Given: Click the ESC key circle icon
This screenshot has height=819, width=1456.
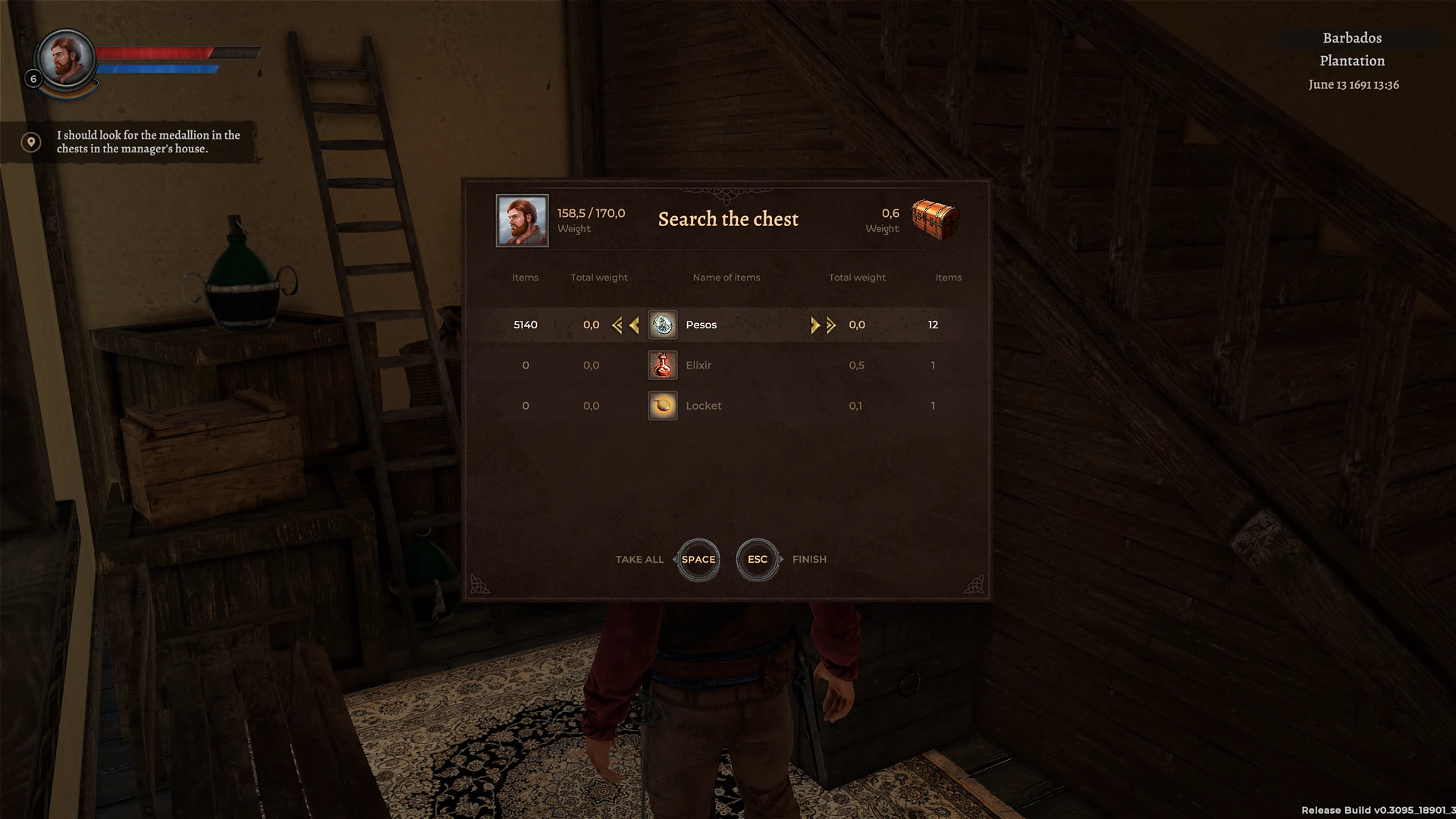Looking at the screenshot, I should 756,560.
